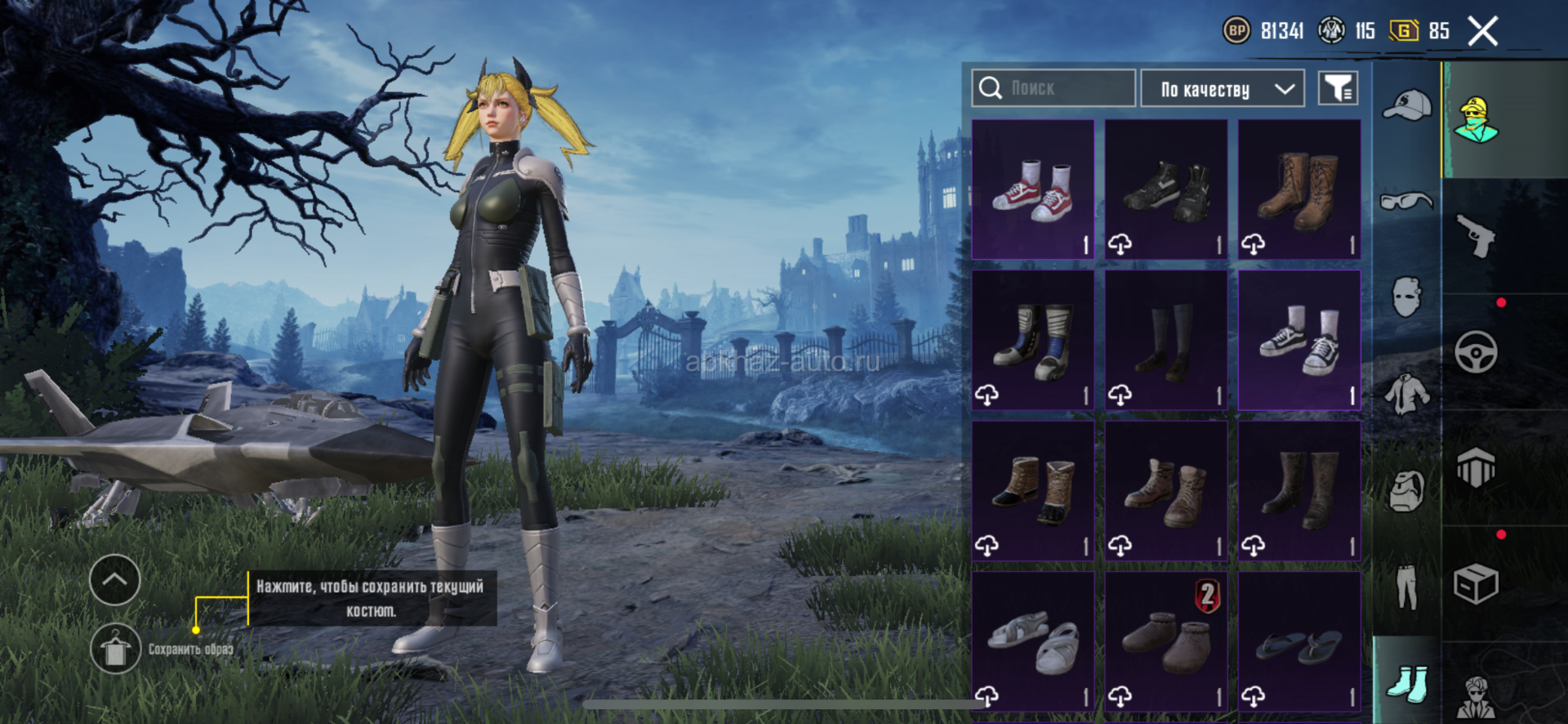Show the jacket tops category

(x=1407, y=394)
